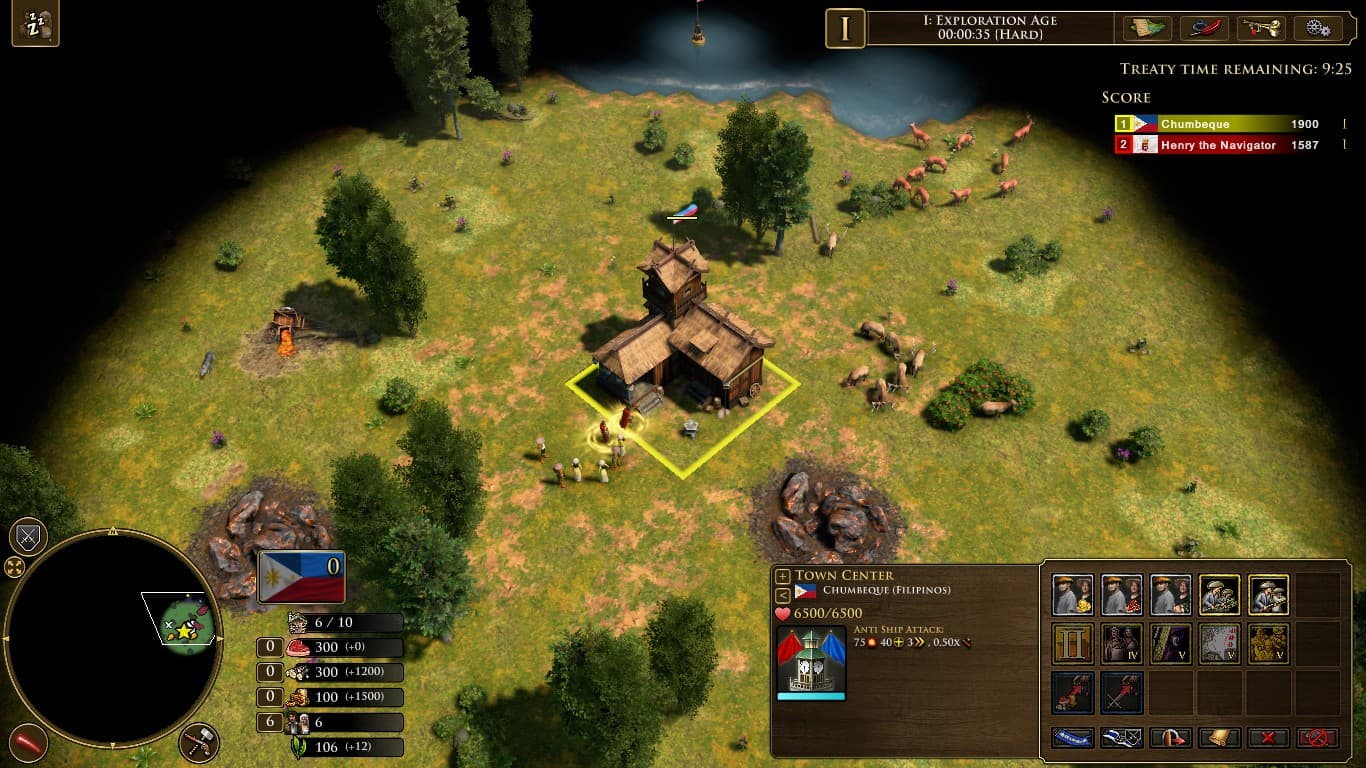Open the trumpet menu button
The width and height of the screenshot is (1366, 768).
1261,28
